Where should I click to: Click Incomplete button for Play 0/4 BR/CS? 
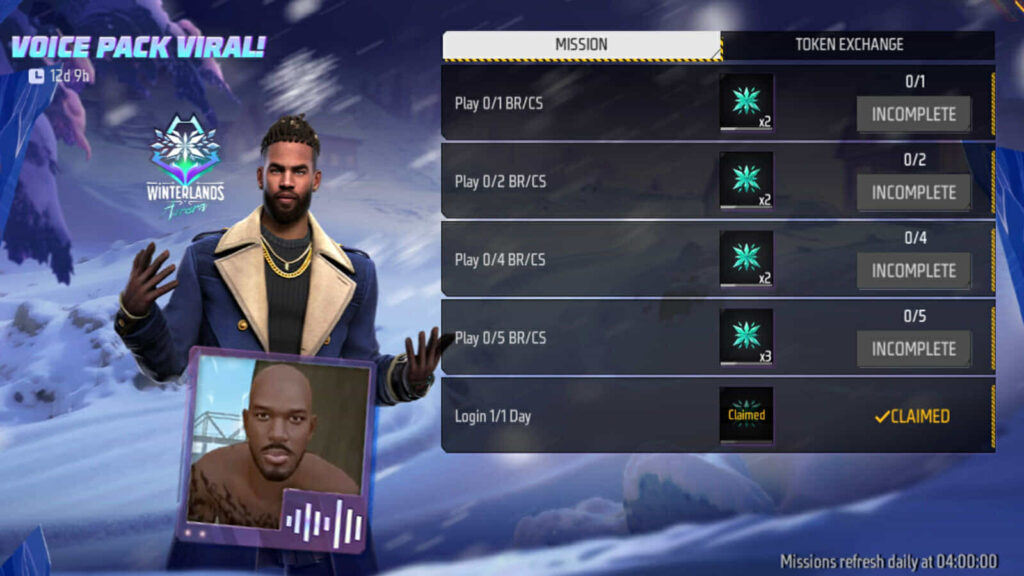(x=913, y=271)
